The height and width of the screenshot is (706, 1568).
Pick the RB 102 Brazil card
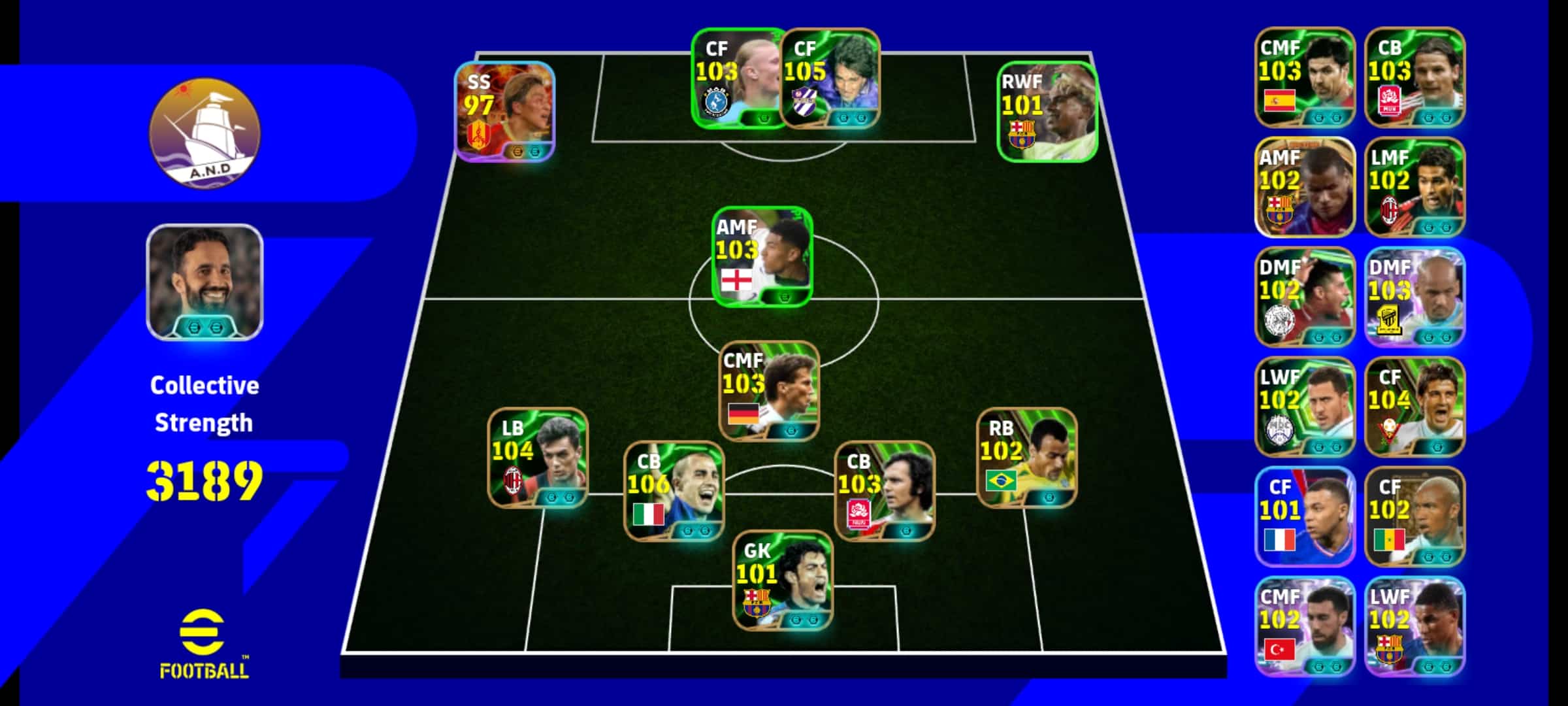(x=1026, y=458)
